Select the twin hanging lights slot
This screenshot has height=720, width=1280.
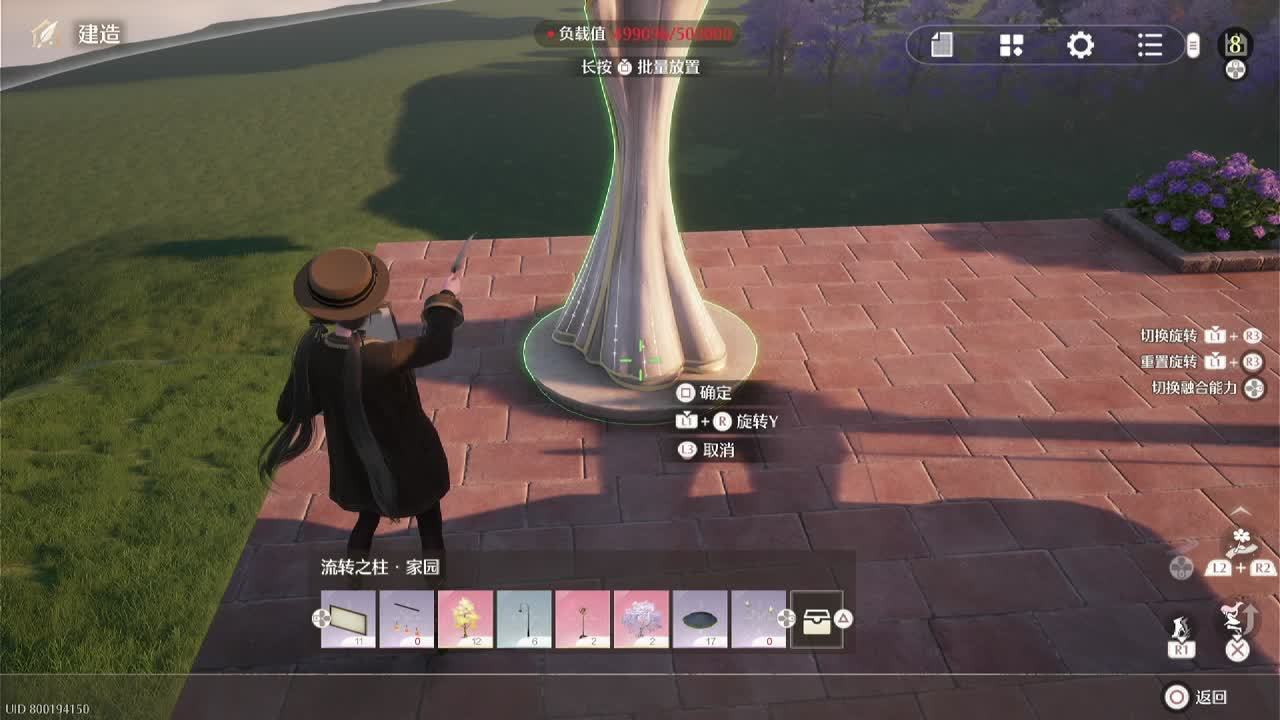tap(758, 619)
